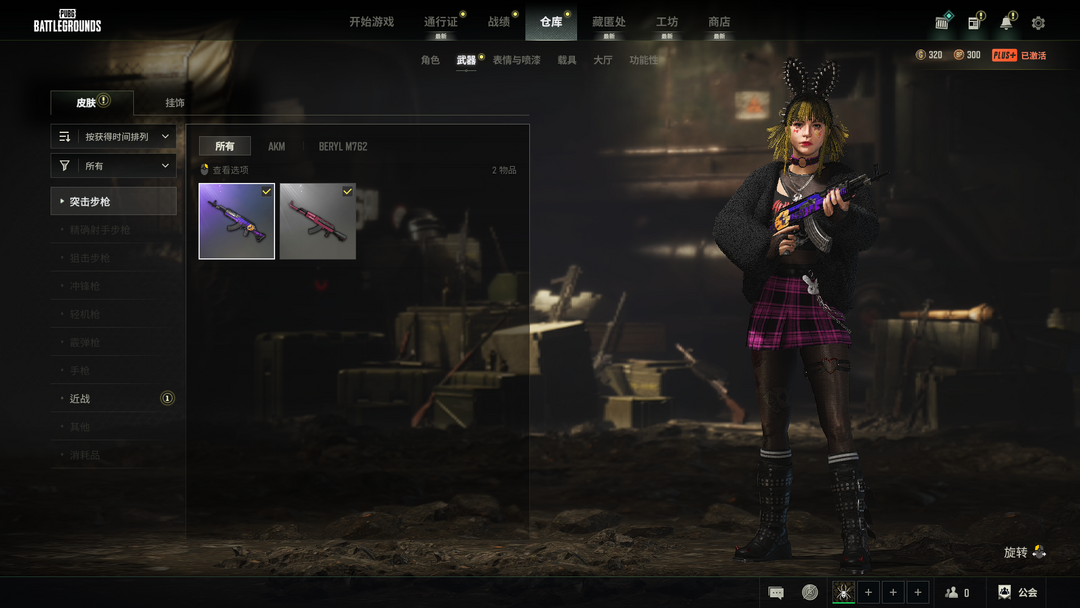The height and width of the screenshot is (608, 1080).
Task: Open the 开始游戏 start game menu
Action: [x=371, y=22]
